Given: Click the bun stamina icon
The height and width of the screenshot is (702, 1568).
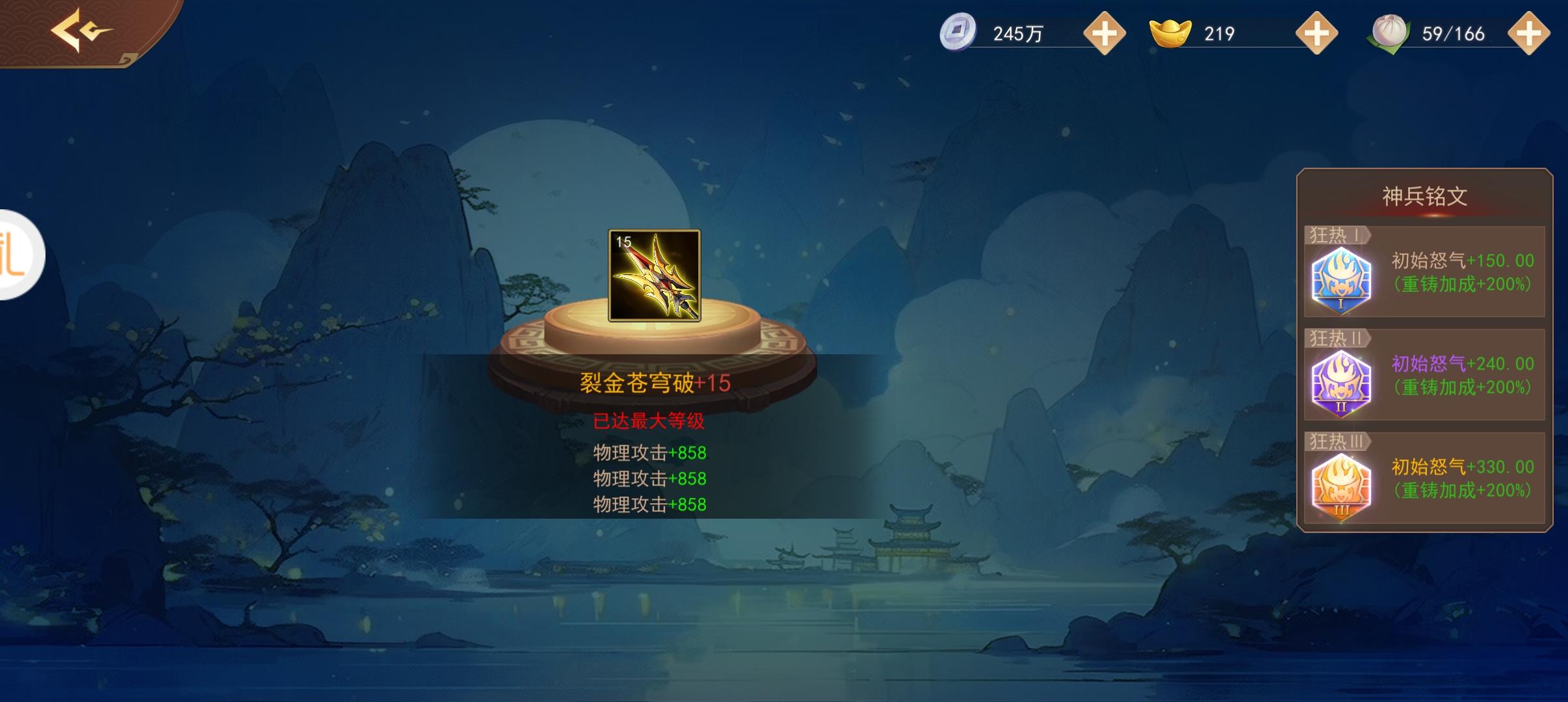Looking at the screenshot, I should tap(1389, 32).
